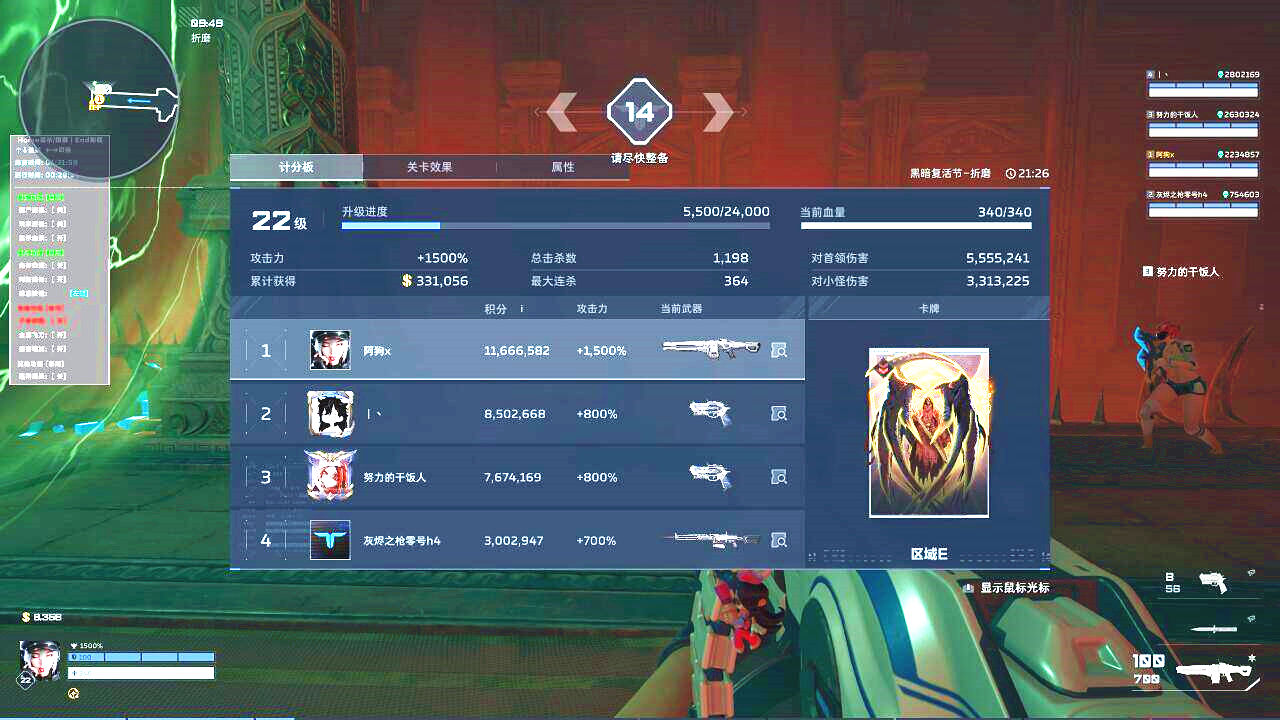Select 阿狗x's avatar portrait in the scoreboard
This screenshot has height=720, width=1280.
coord(330,351)
